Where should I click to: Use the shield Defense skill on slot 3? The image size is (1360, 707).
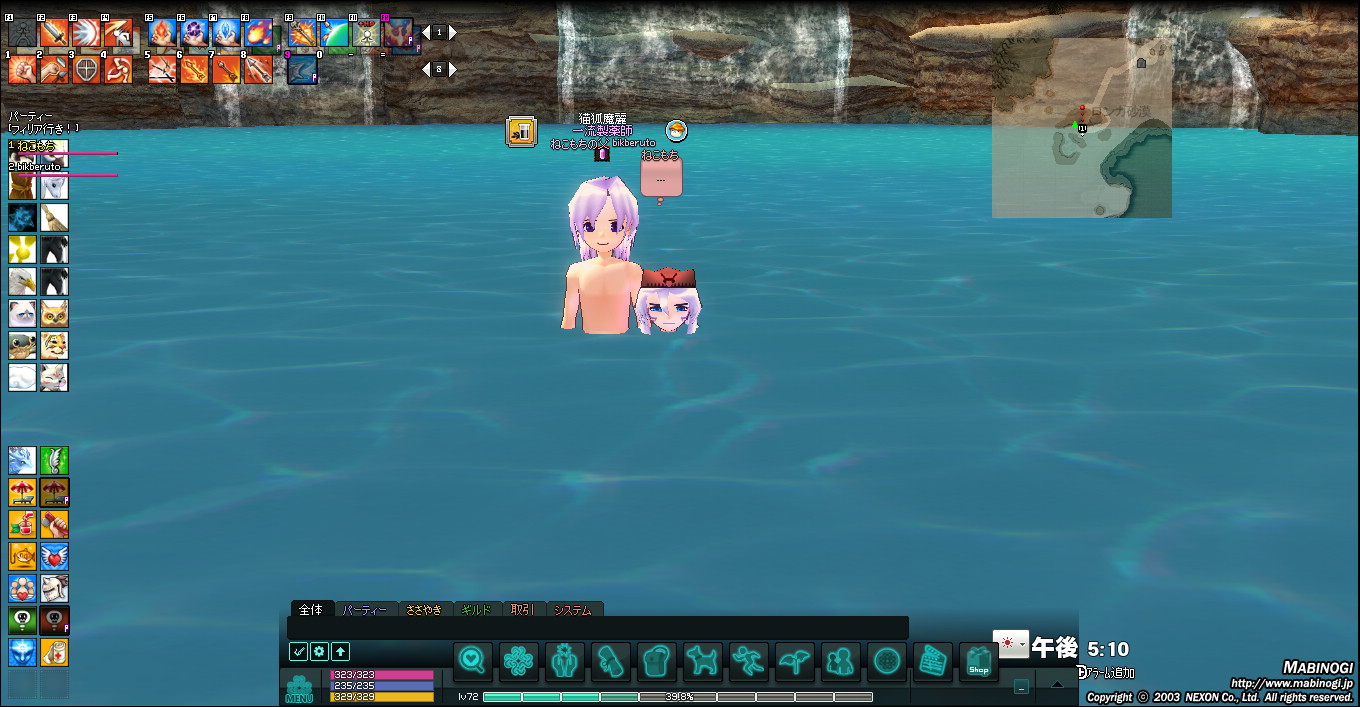(86, 69)
